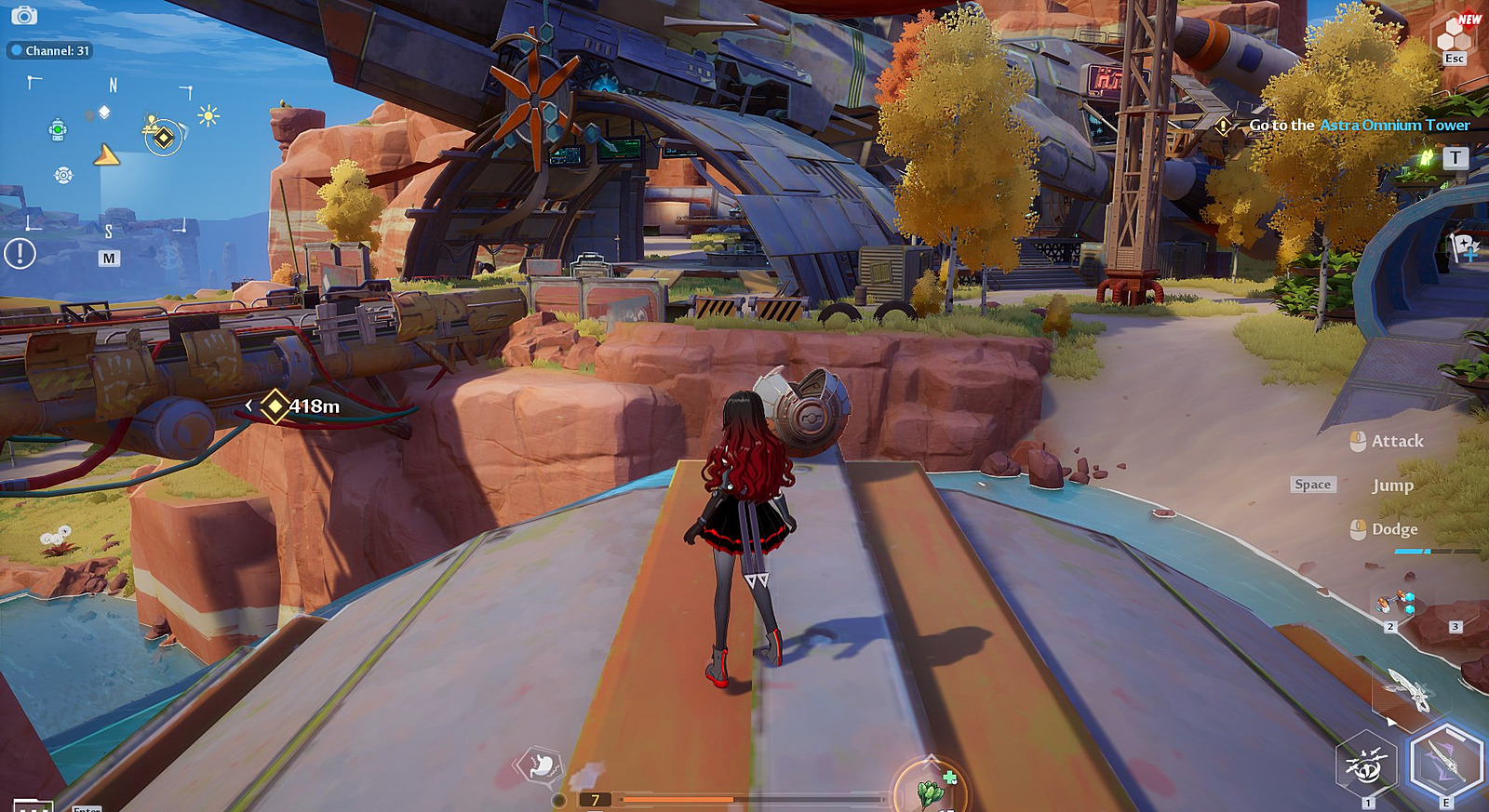
Task: Select the active purple blade weapon slot
Action: [x=1445, y=763]
